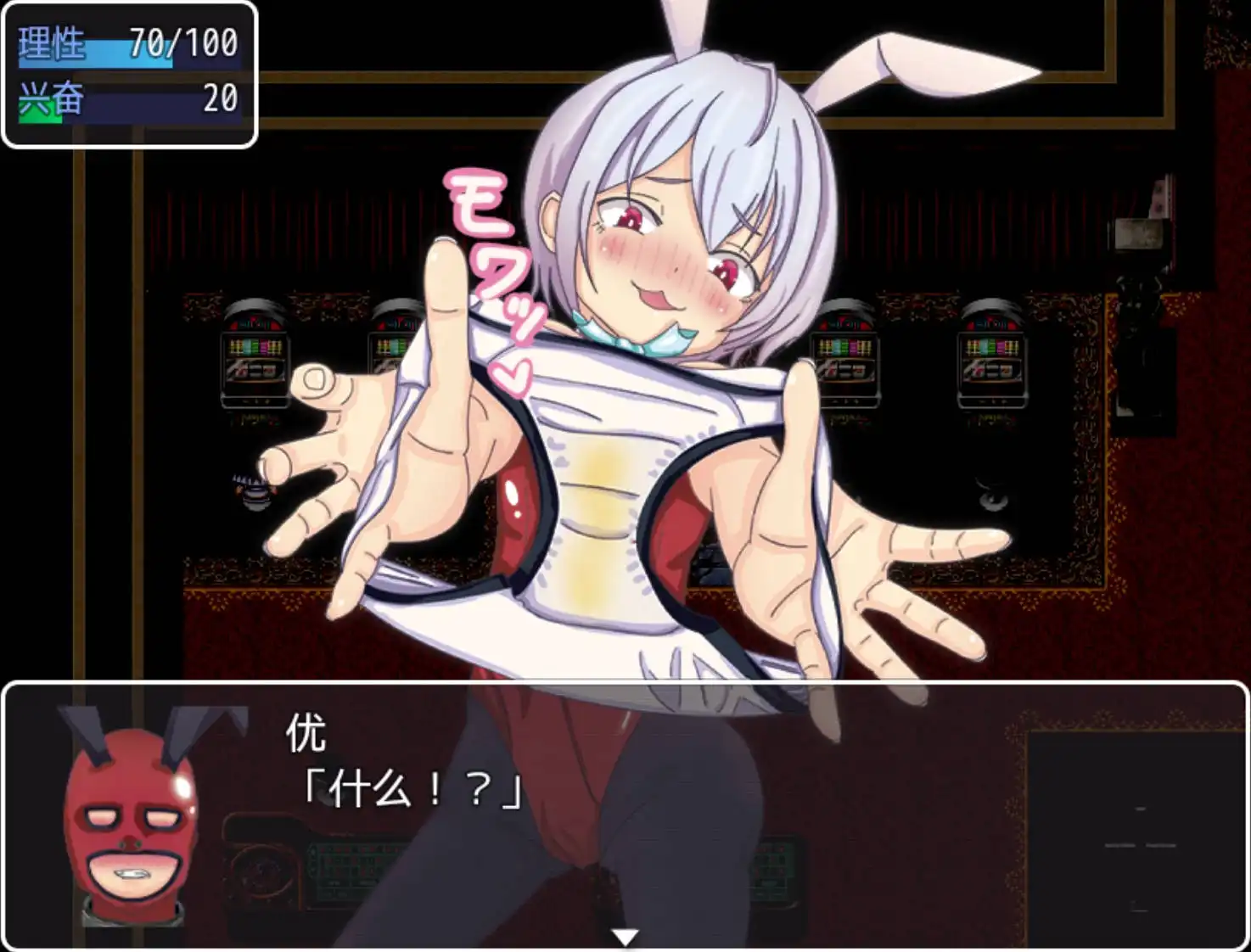Expand the dialogue box frame
1251x952 pixels.
tap(625, 686)
